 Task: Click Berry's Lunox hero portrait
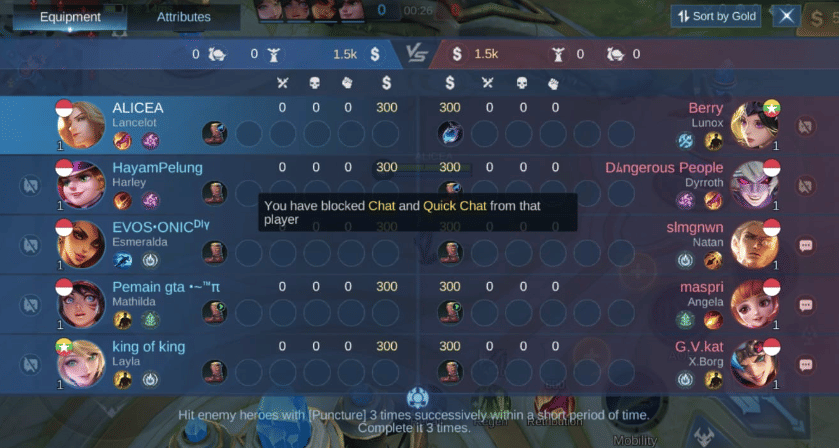(x=754, y=125)
